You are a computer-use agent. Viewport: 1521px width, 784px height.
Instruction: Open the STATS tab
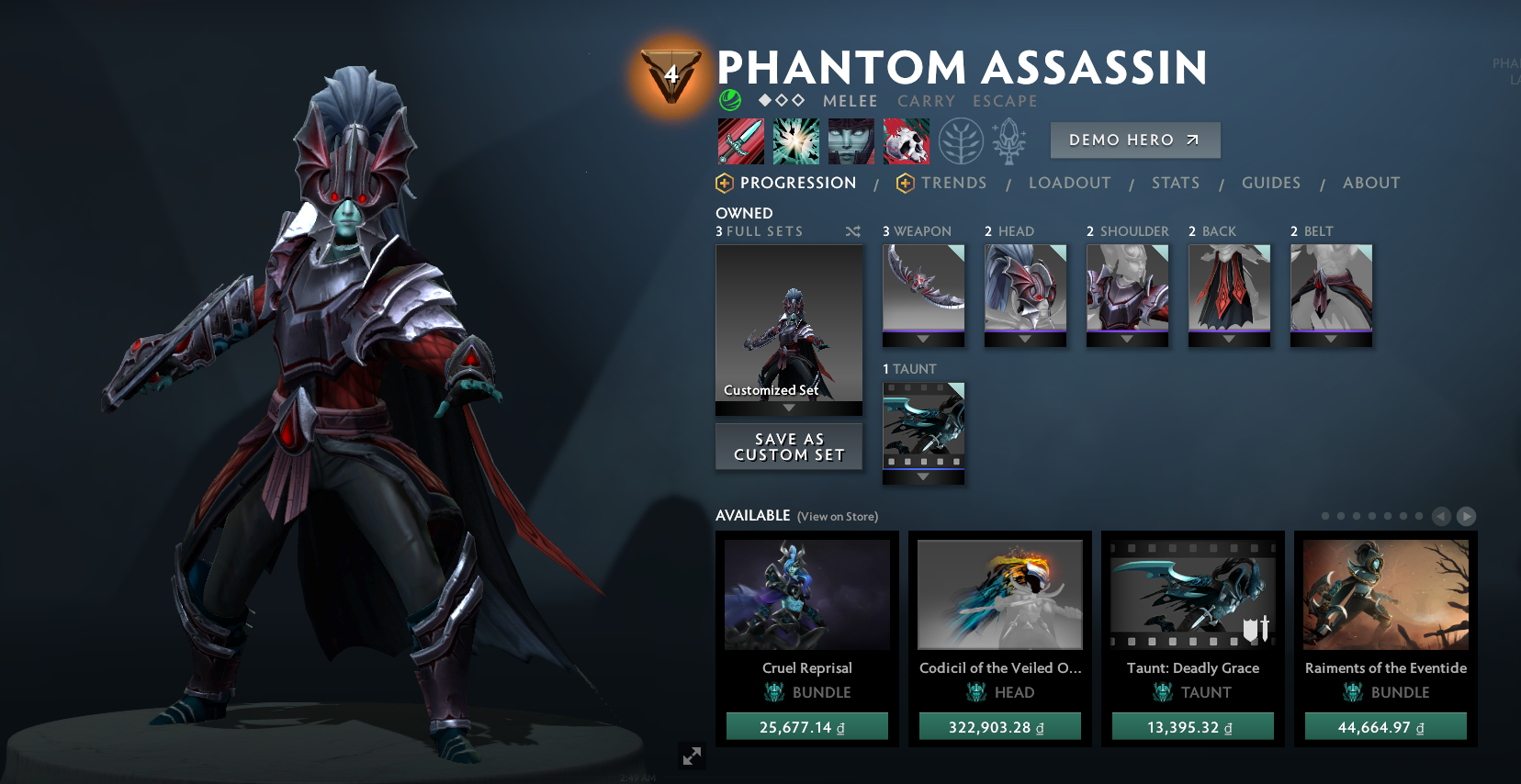click(x=1176, y=183)
